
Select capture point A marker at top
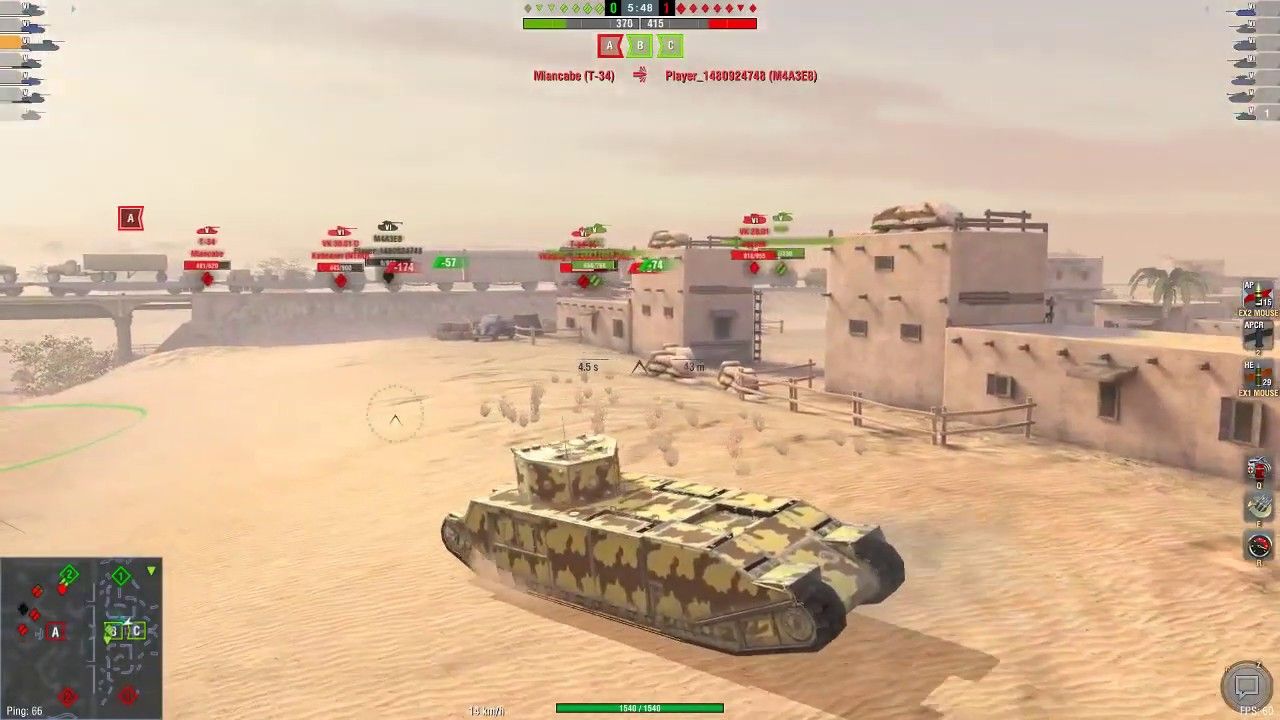click(x=609, y=46)
